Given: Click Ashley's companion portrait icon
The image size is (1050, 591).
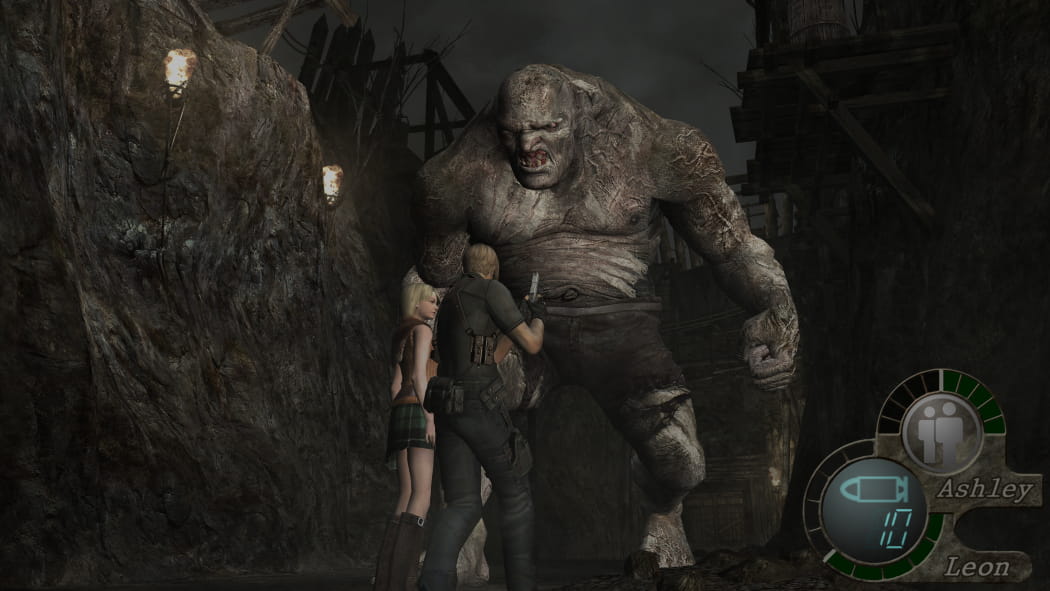Looking at the screenshot, I should (x=941, y=432).
